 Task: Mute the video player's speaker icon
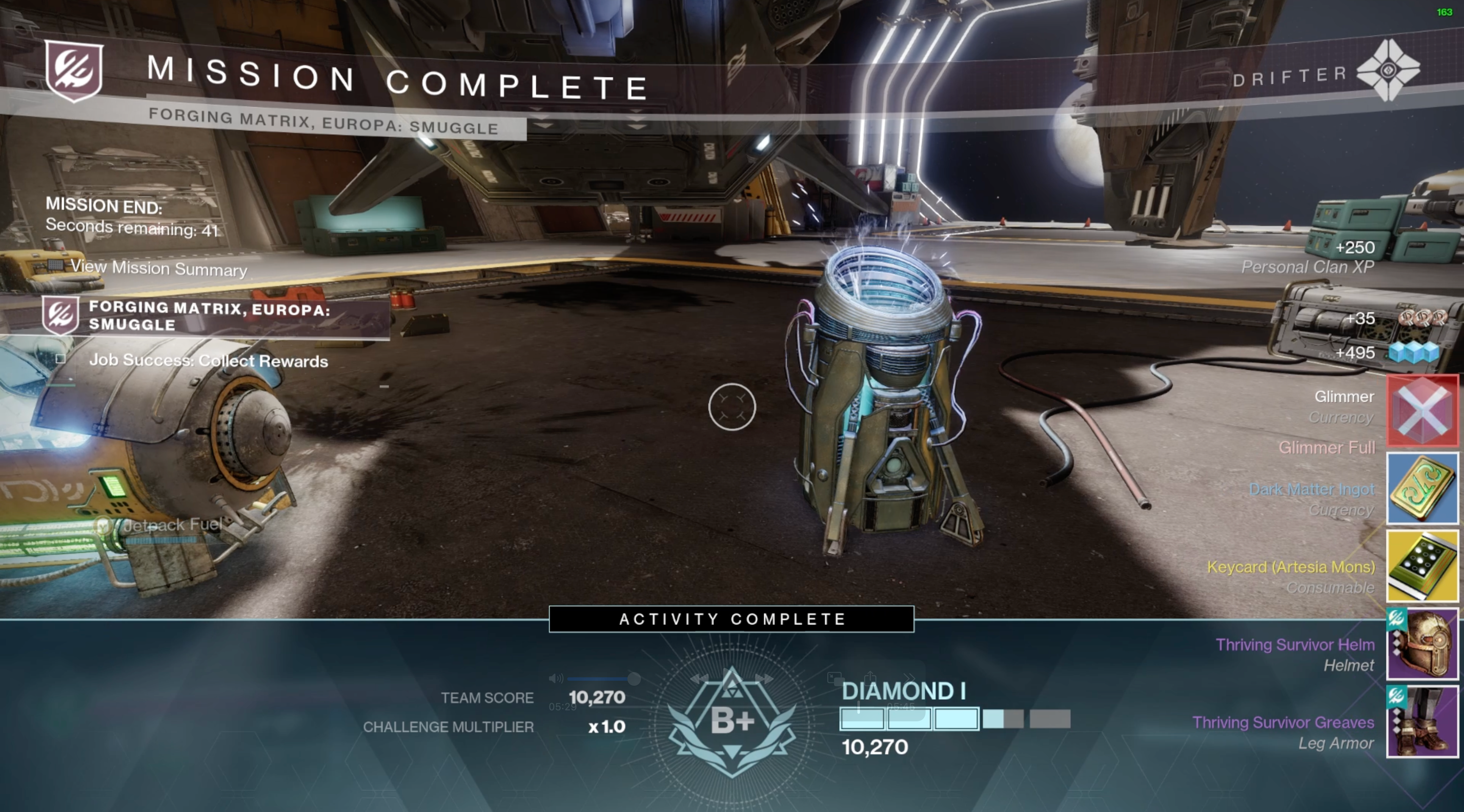(555, 679)
